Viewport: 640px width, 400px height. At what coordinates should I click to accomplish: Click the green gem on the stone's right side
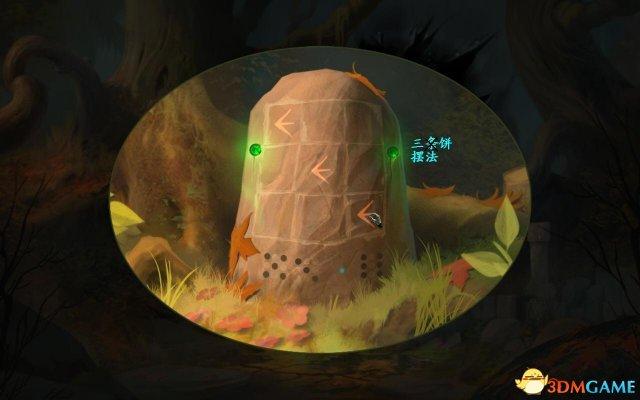[x=393, y=153]
